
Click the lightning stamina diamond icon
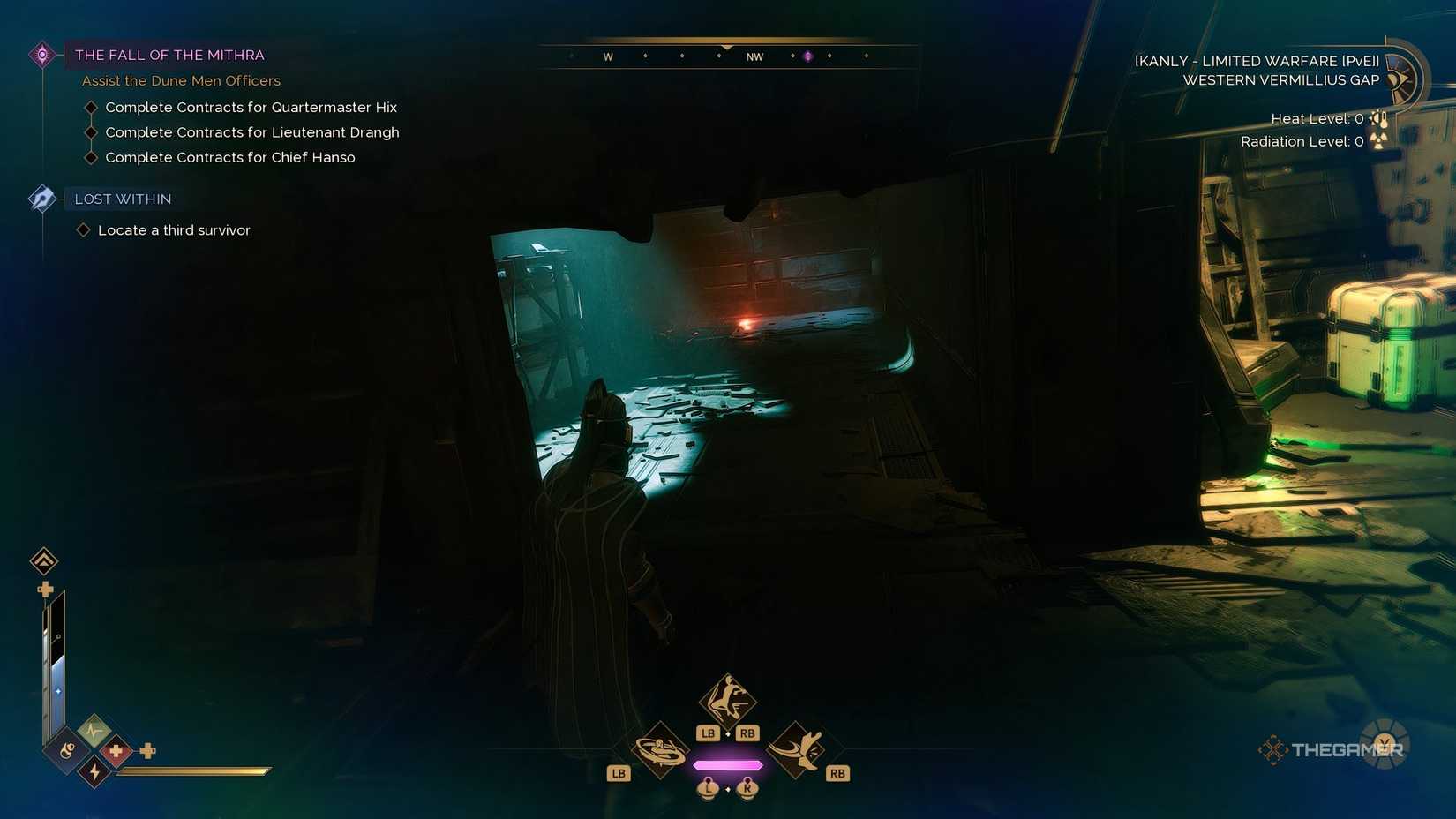tap(94, 771)
